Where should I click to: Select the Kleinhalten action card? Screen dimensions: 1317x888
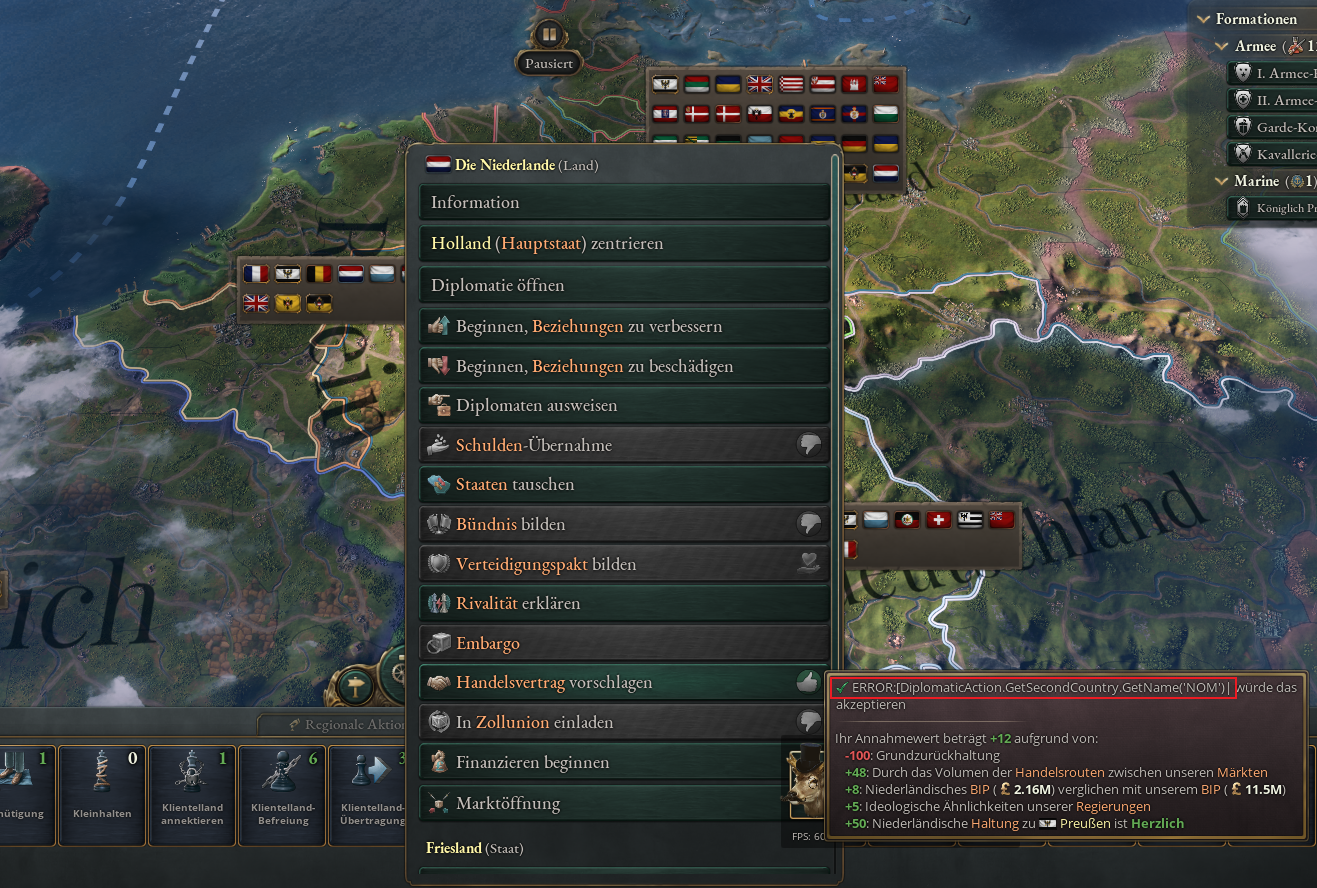click(x=102, y=795)
